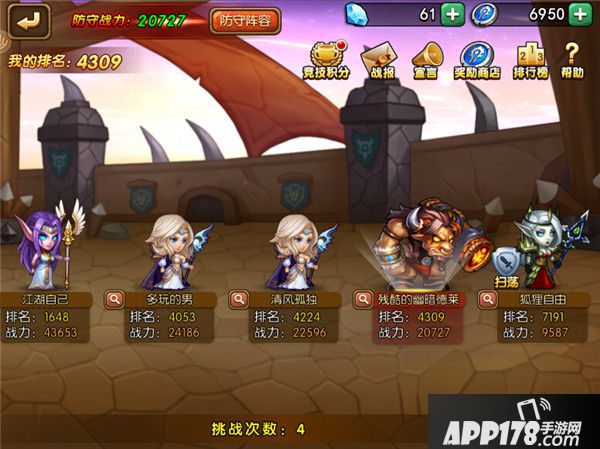The height and width of the screenshot is (449, 600).
Task: Add more blue coins with the plus button
Action: tap(580, 14)
